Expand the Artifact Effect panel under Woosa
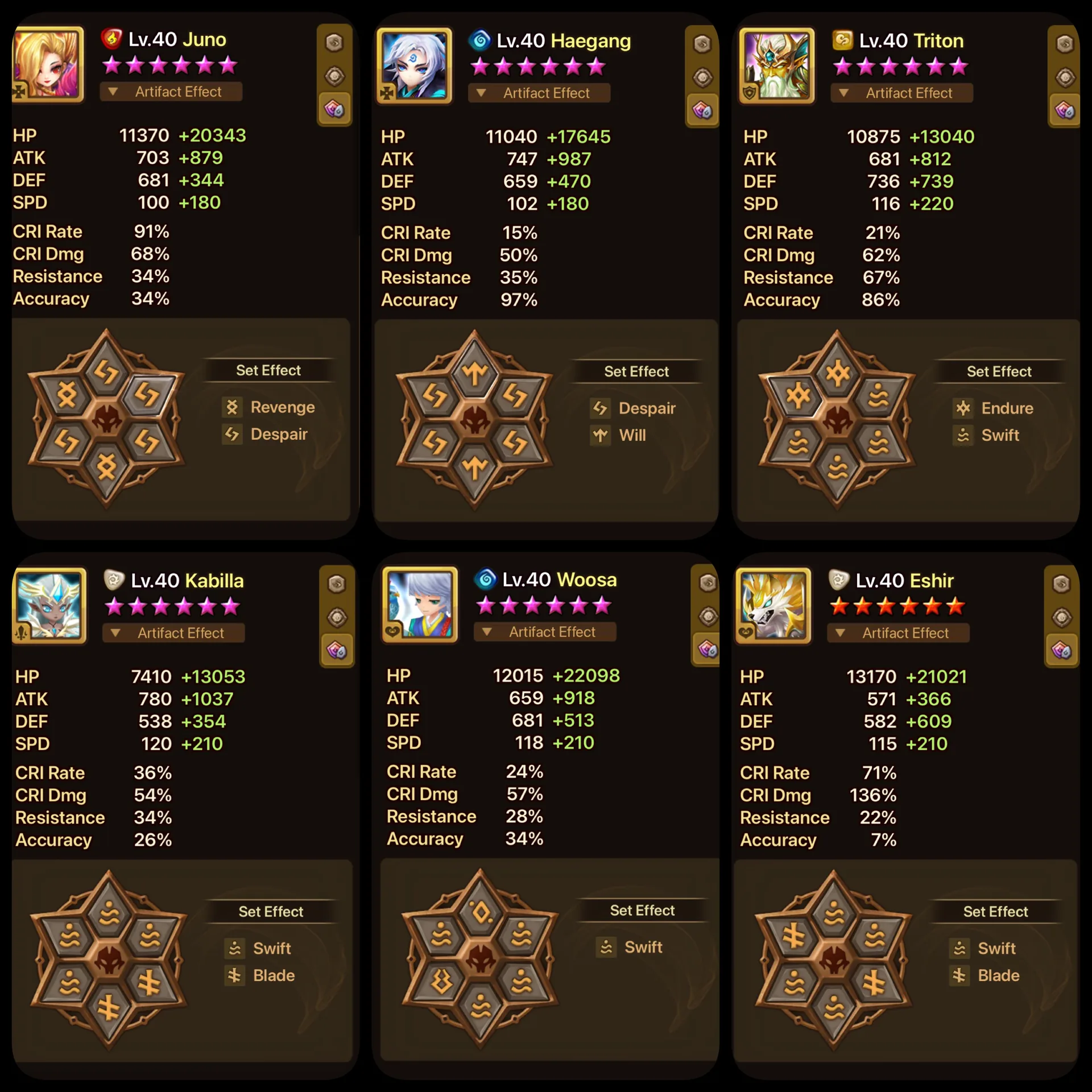The image size is (1092, 1092). point(544,632)
